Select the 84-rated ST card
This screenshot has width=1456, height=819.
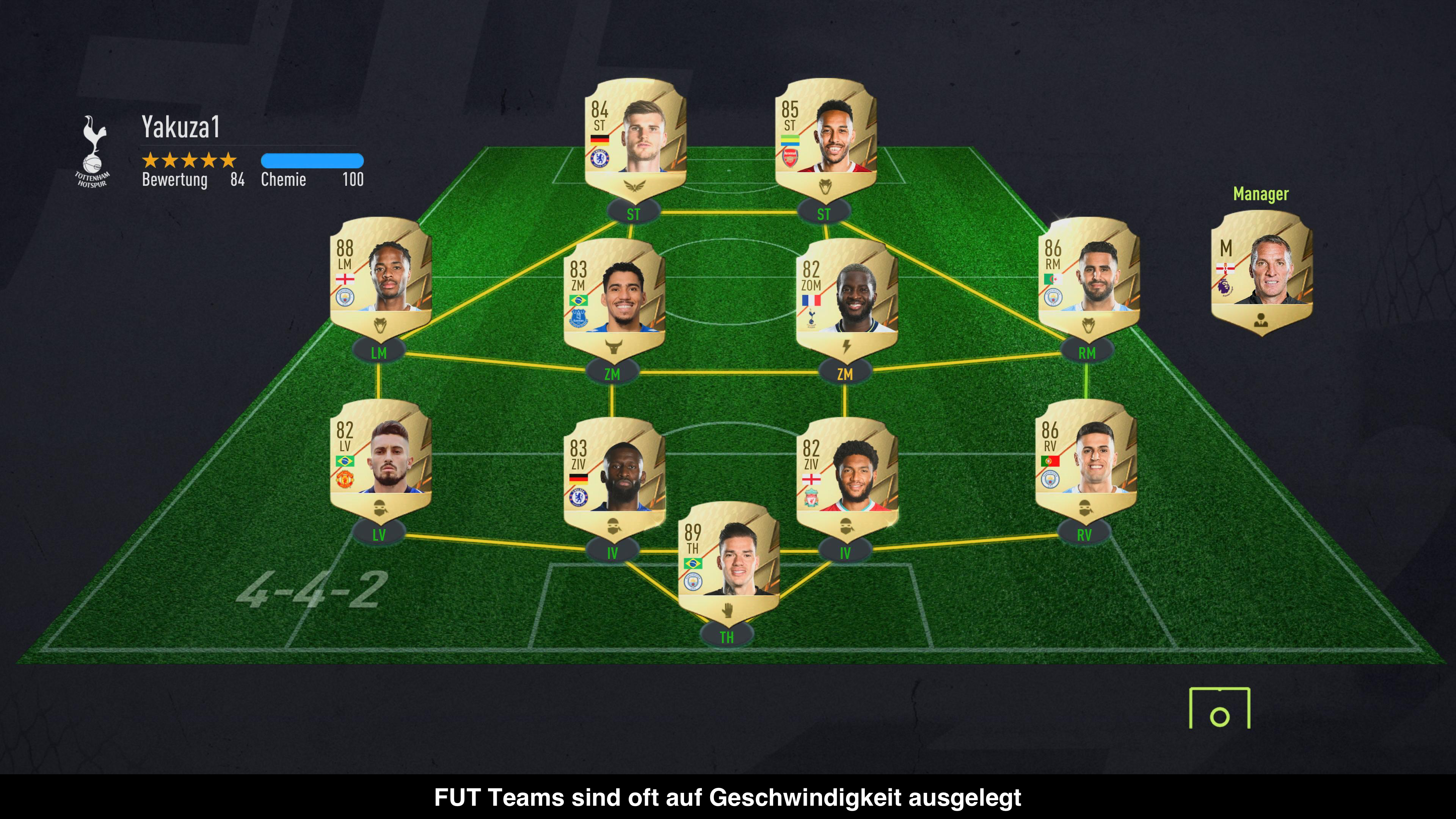click(635, 138)
